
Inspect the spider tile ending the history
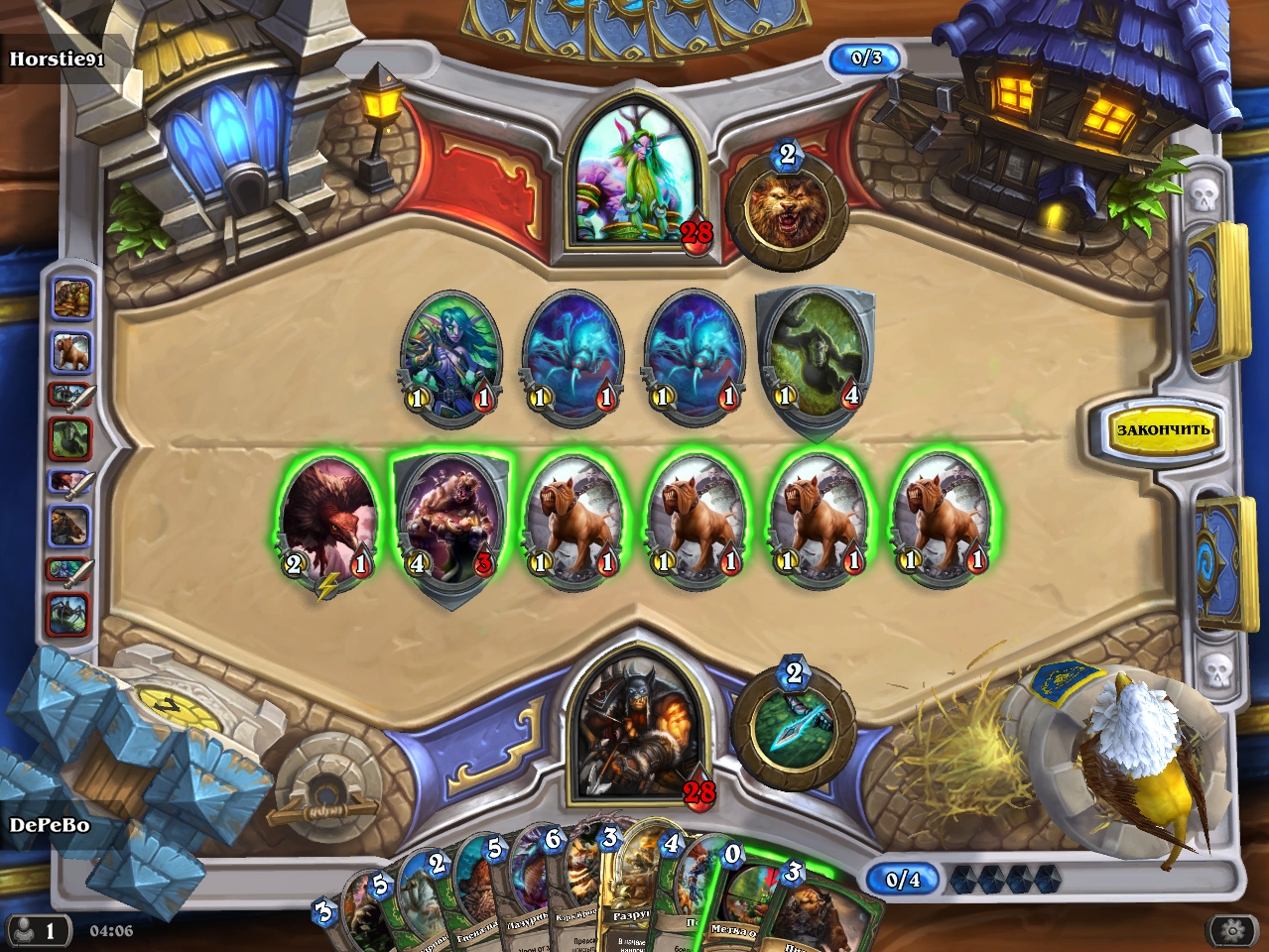[69, 615]
